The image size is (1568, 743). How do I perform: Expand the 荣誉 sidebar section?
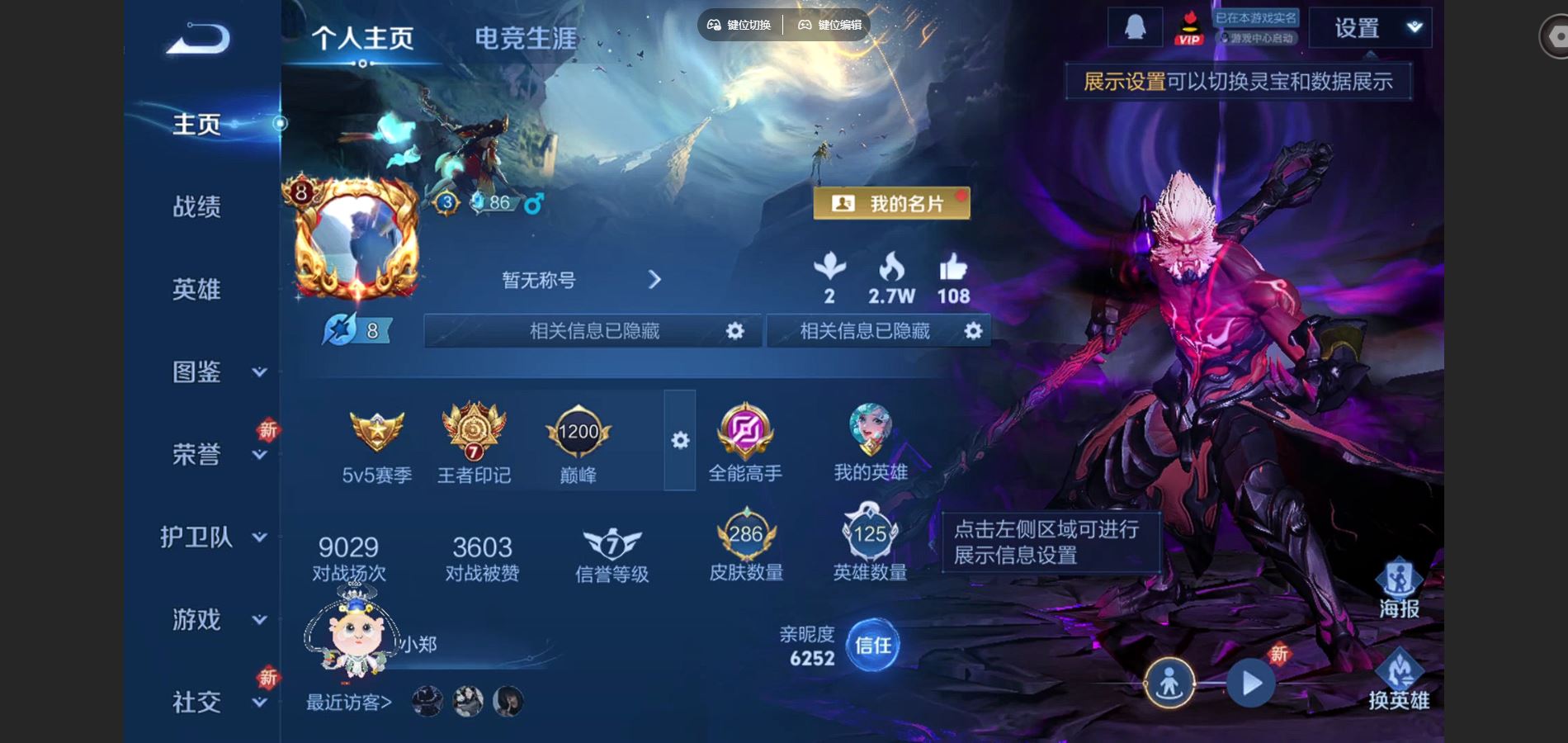click(195, 454)
